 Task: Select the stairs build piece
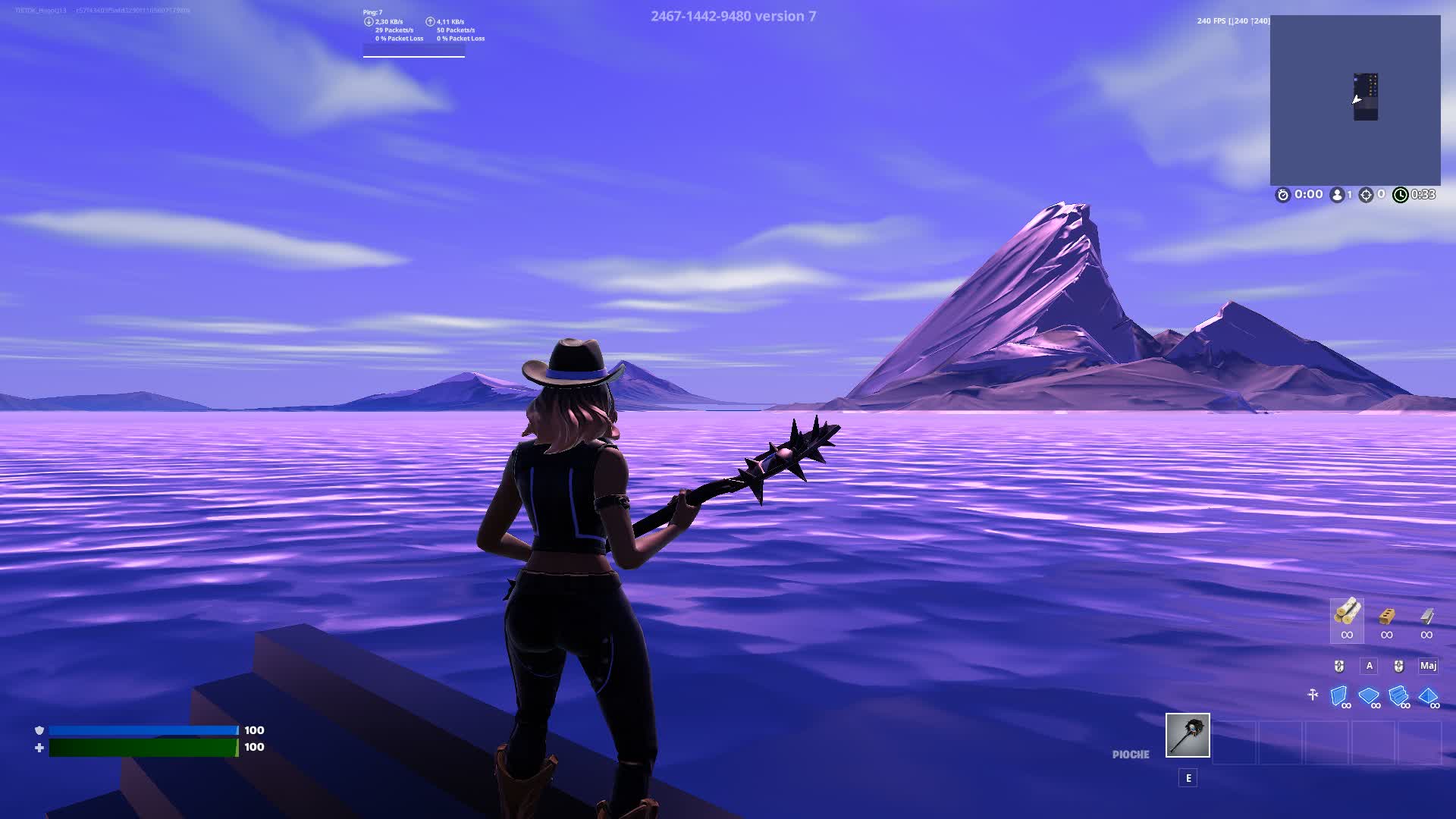(x=1398, y=695)
